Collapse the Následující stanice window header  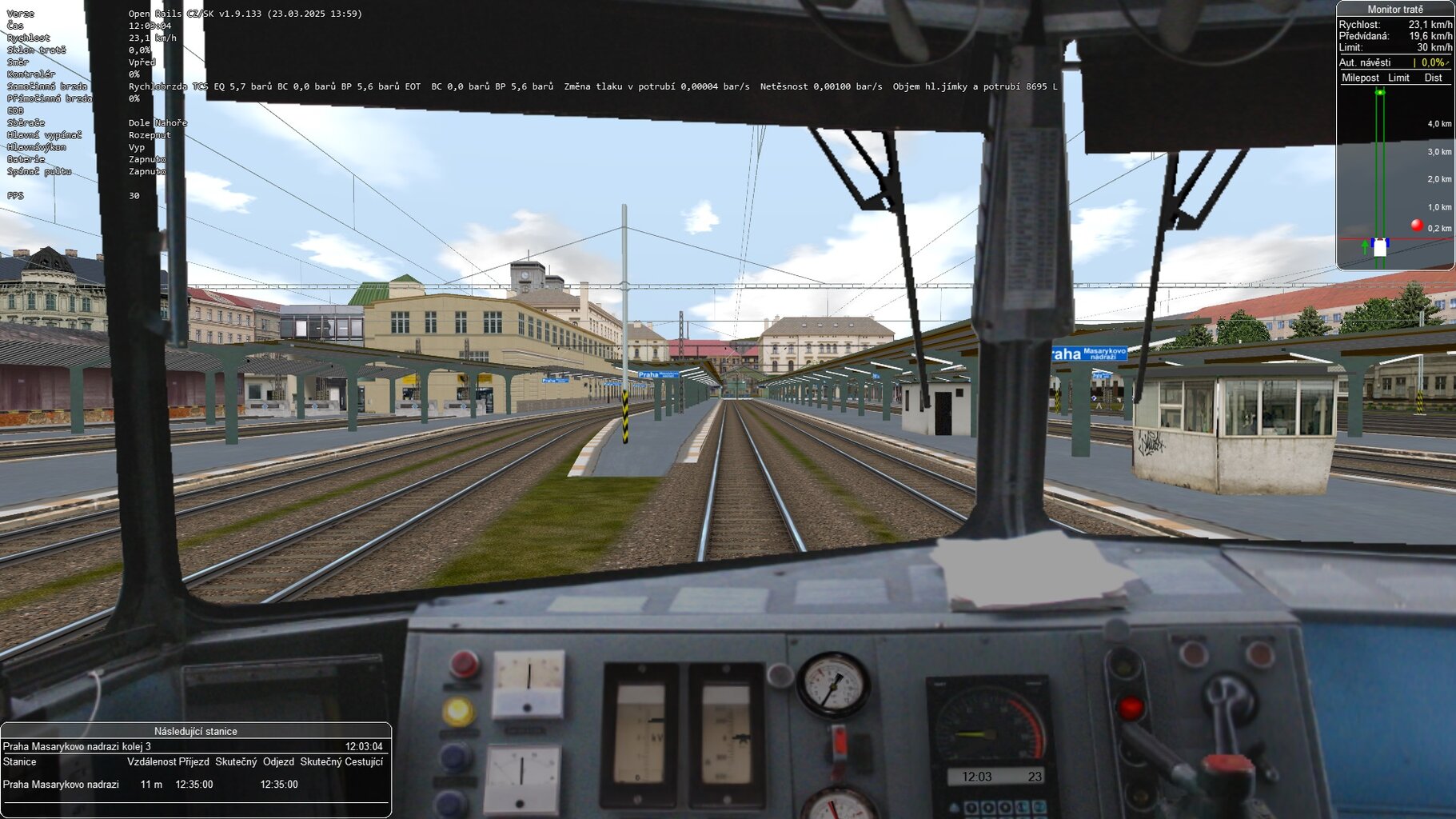(196, 730)
